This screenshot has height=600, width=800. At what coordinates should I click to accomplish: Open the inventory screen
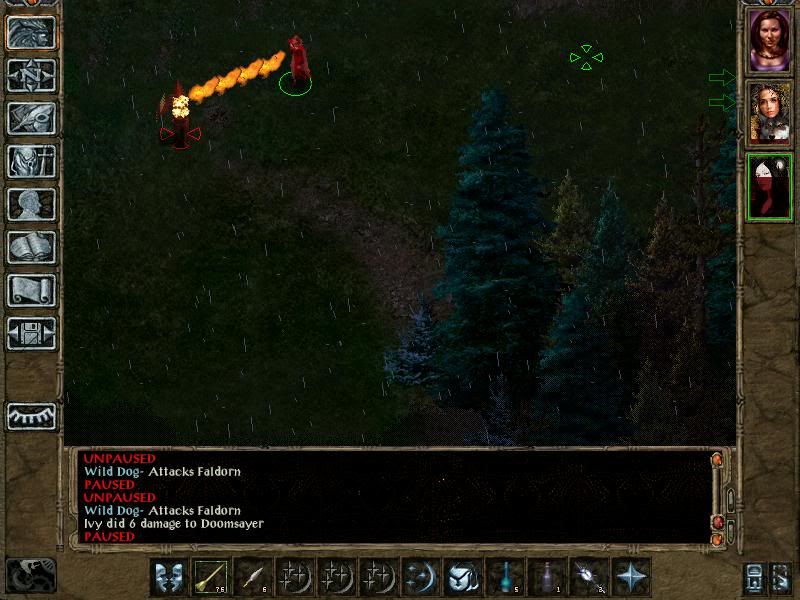tap(31, 161)
